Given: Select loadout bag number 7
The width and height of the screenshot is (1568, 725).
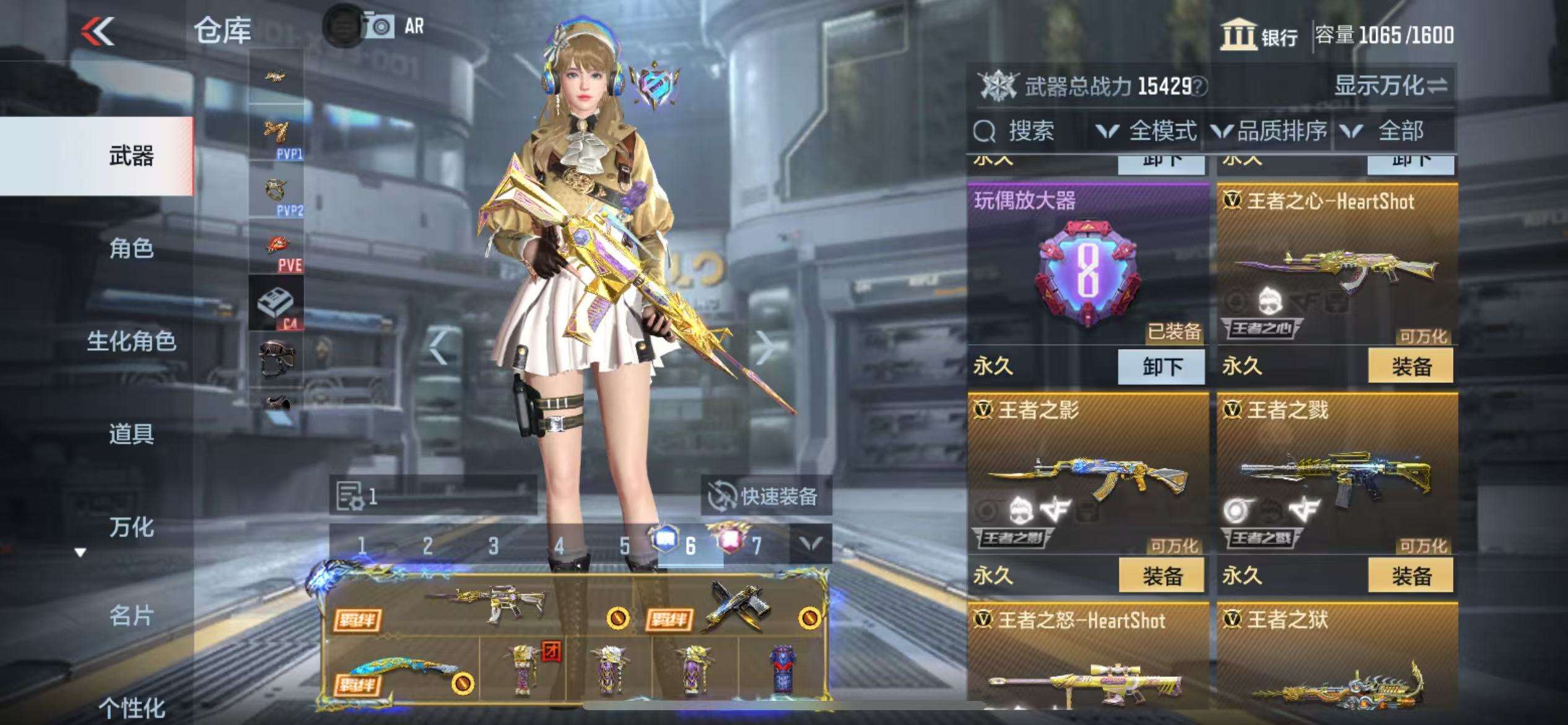Looking at the screenshot, I should 756,545.
